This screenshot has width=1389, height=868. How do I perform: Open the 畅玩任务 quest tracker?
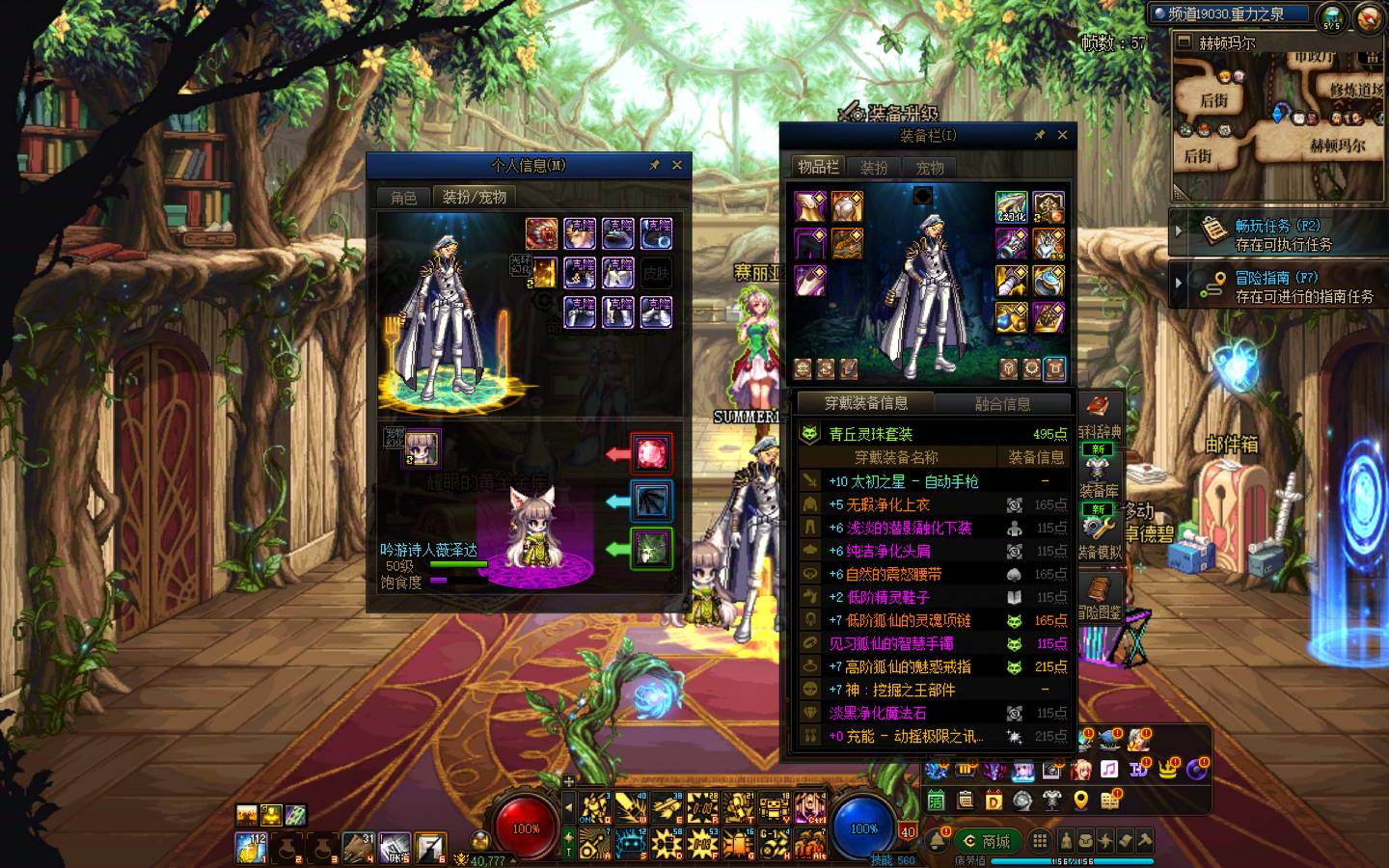(1277, 234)
